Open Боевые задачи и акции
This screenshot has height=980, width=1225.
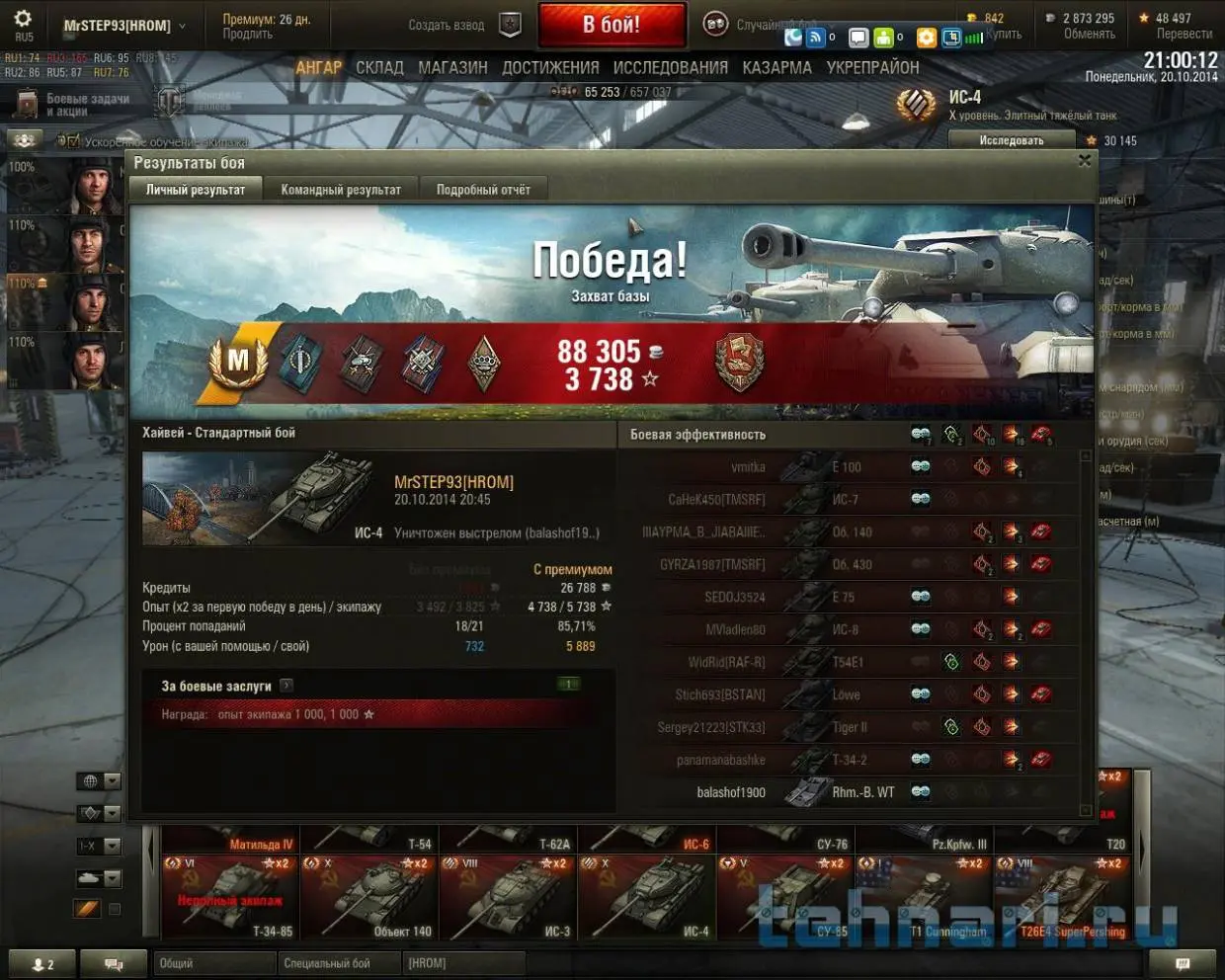coord(86,104)
